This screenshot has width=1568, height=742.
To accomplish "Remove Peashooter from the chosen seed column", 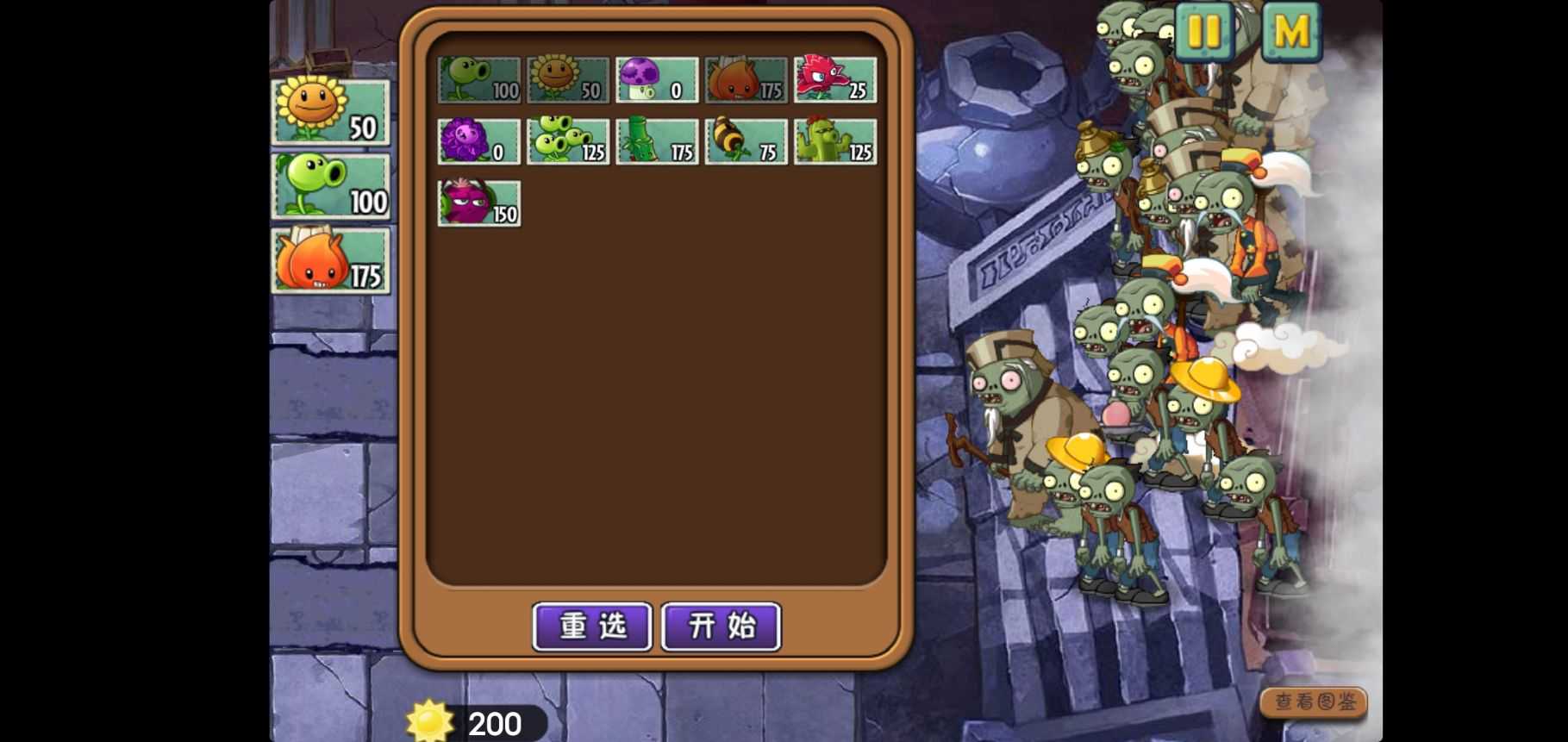I will (x=331, y=188).
